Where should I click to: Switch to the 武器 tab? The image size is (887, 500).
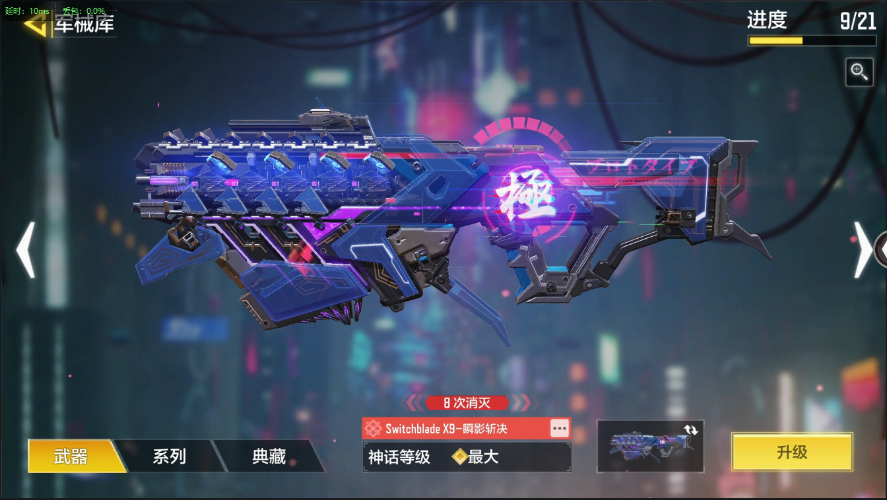click(70, 456)
